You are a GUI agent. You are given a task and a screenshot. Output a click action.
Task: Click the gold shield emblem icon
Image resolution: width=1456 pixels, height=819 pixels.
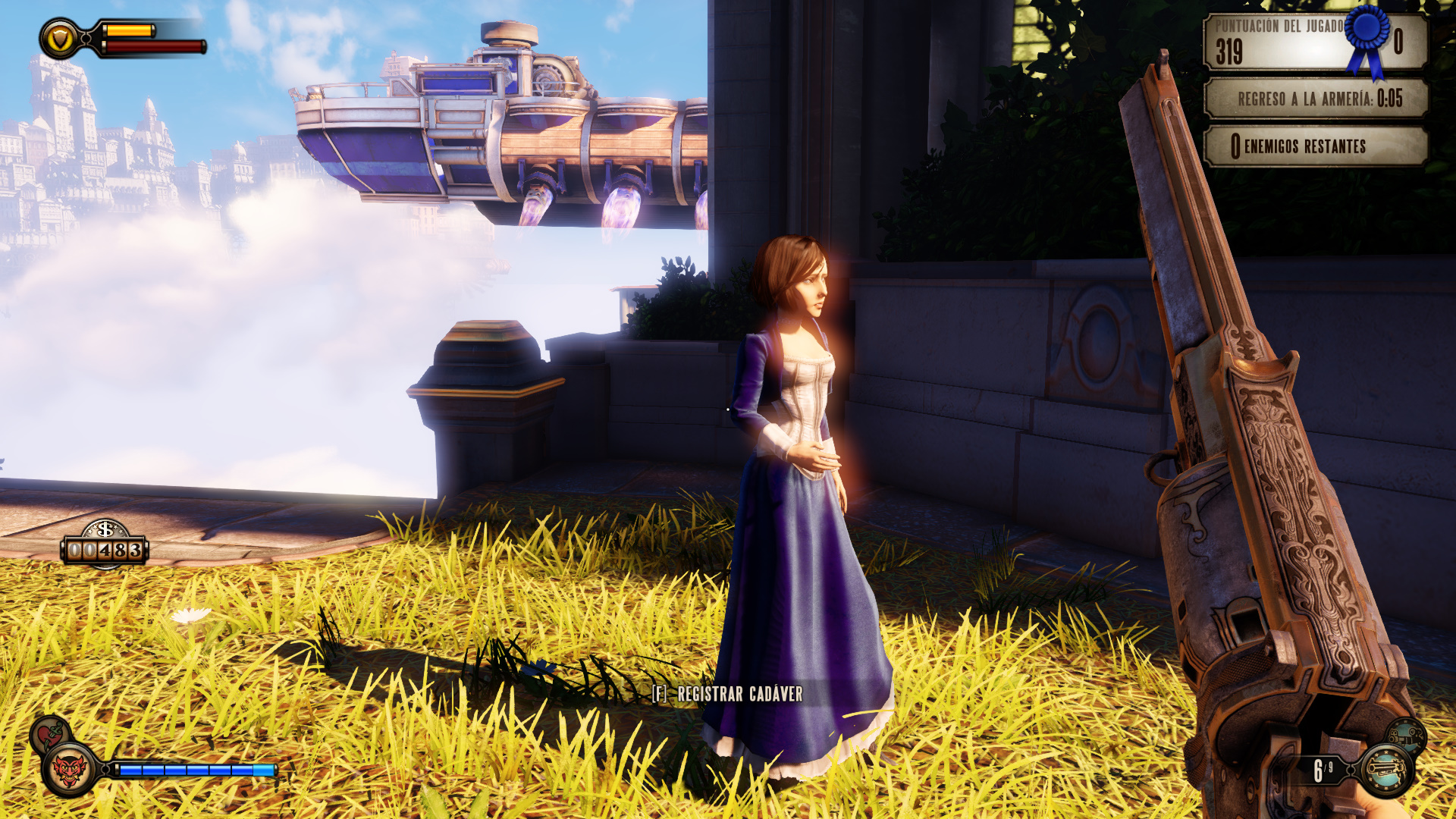coord(59,39)
